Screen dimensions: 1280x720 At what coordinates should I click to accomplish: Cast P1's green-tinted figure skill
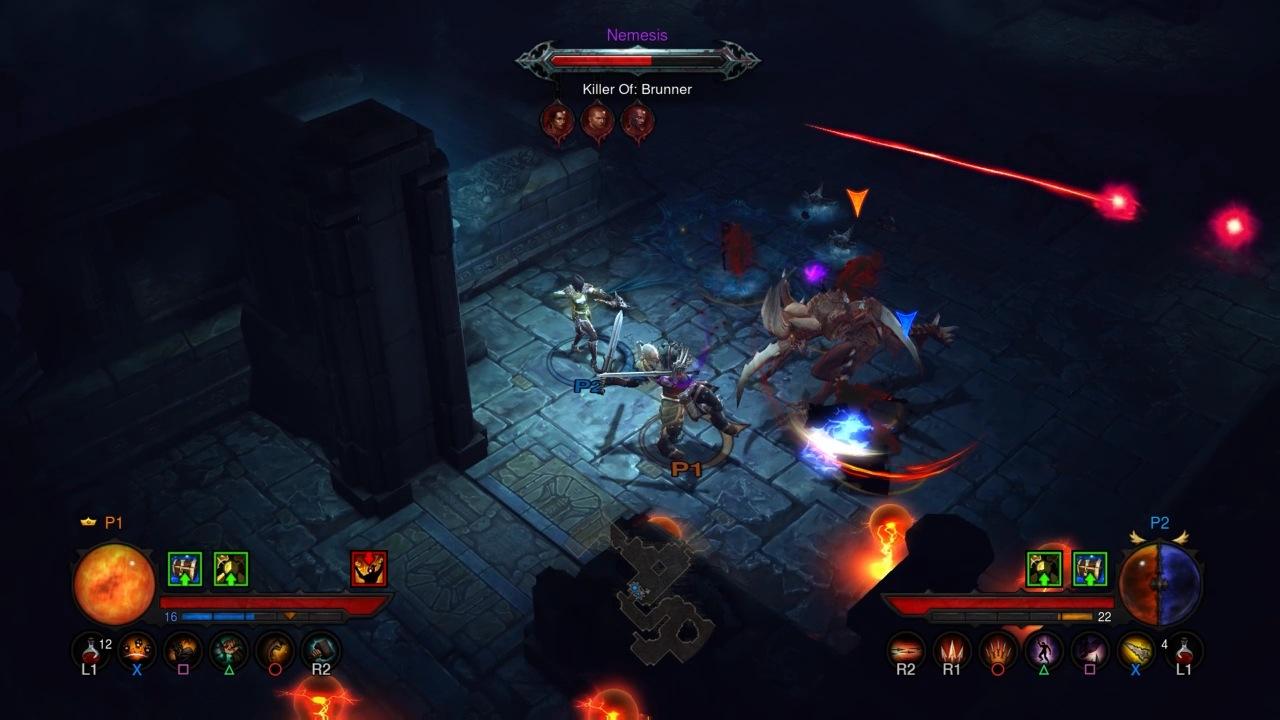pyautogui.click(x=229, y=651)
